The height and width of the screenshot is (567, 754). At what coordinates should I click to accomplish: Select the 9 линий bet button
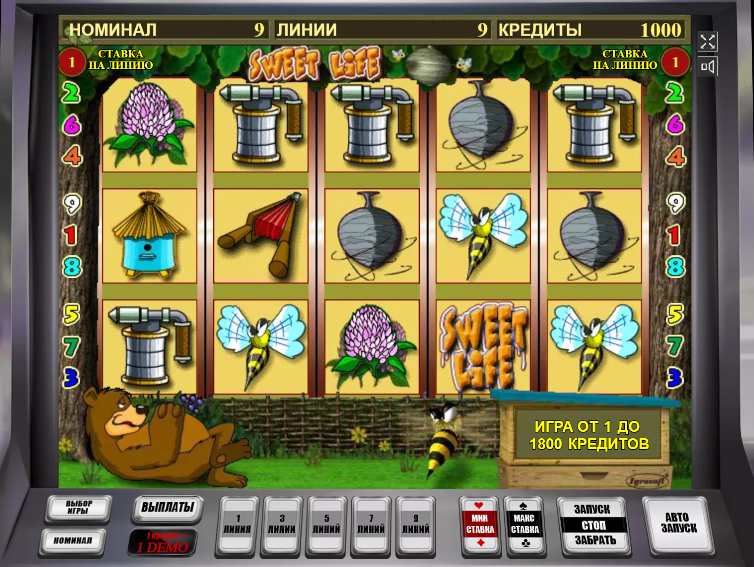pyautogui.click(x=415, y=525)
